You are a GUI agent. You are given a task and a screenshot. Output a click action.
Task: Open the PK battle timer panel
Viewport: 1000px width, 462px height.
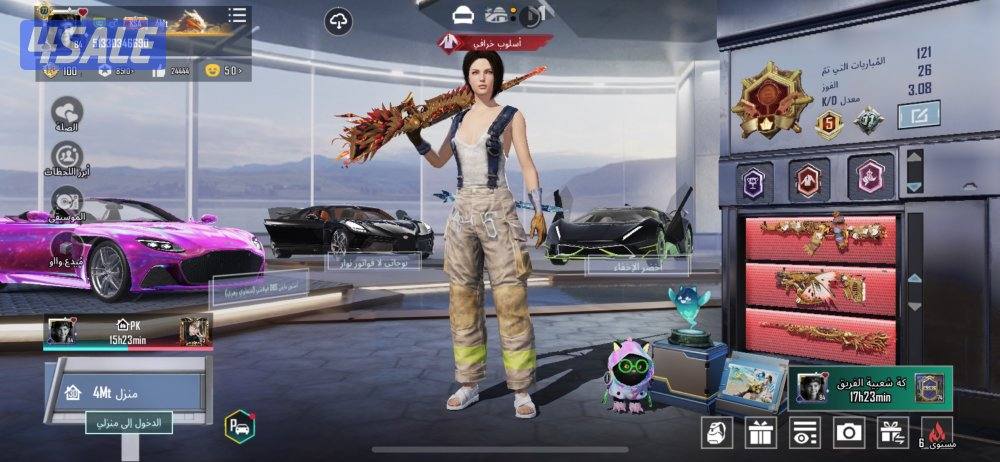point(128,332)
